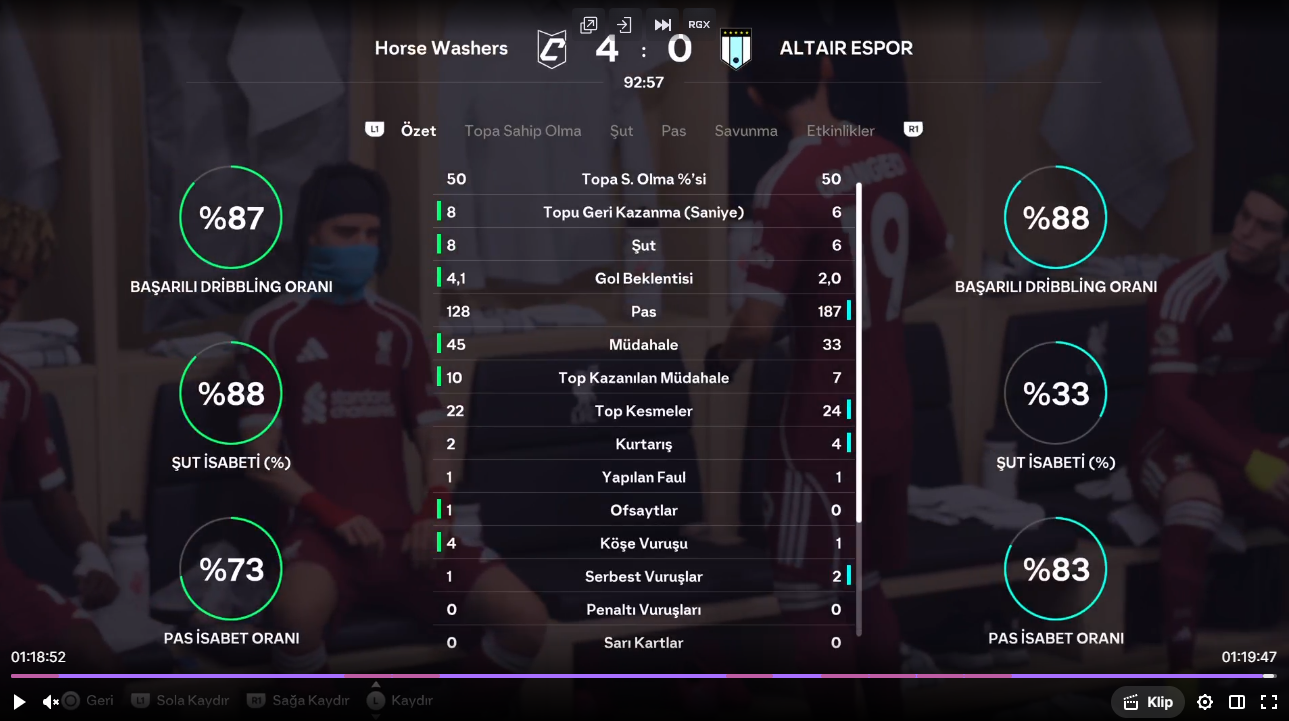1289x721 pixels.
Task: Click the pop-out window icon
Action: pyautogui.click(x=589, y=25)
